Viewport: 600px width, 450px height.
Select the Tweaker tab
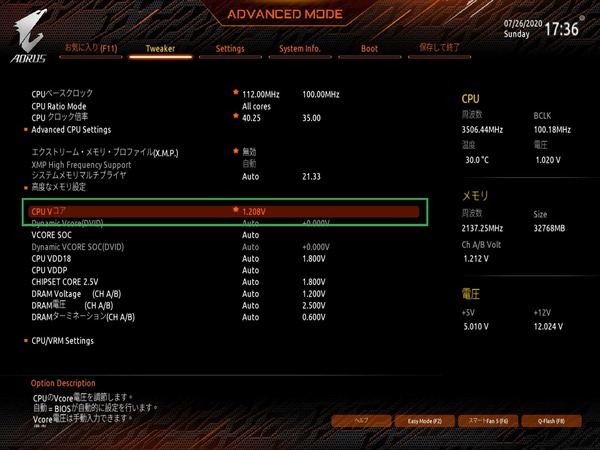[161, 48]
